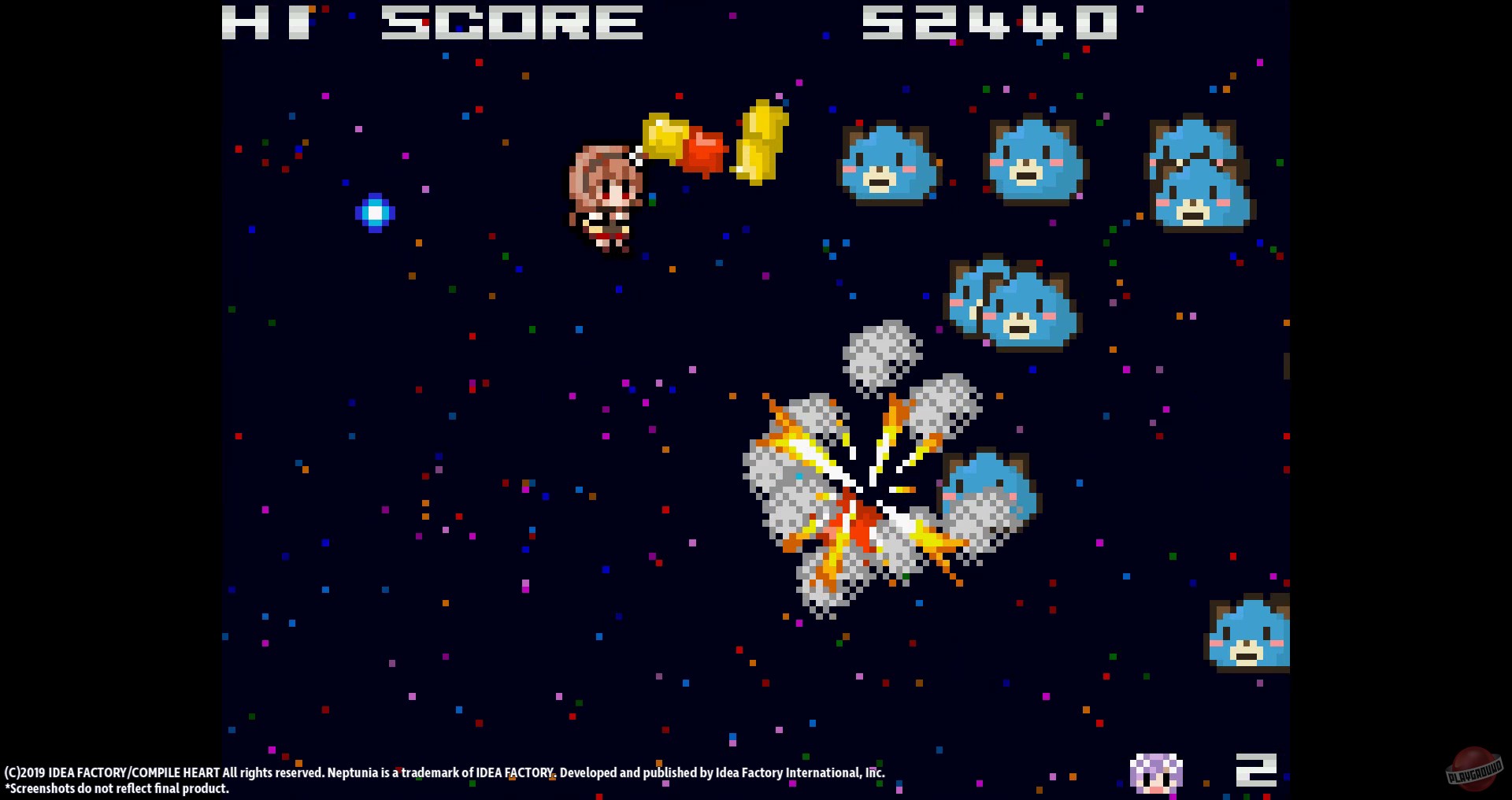Click the remaining lives number 2
The width and height of the screenshot is (1512, 800).
coord(1258,770)
